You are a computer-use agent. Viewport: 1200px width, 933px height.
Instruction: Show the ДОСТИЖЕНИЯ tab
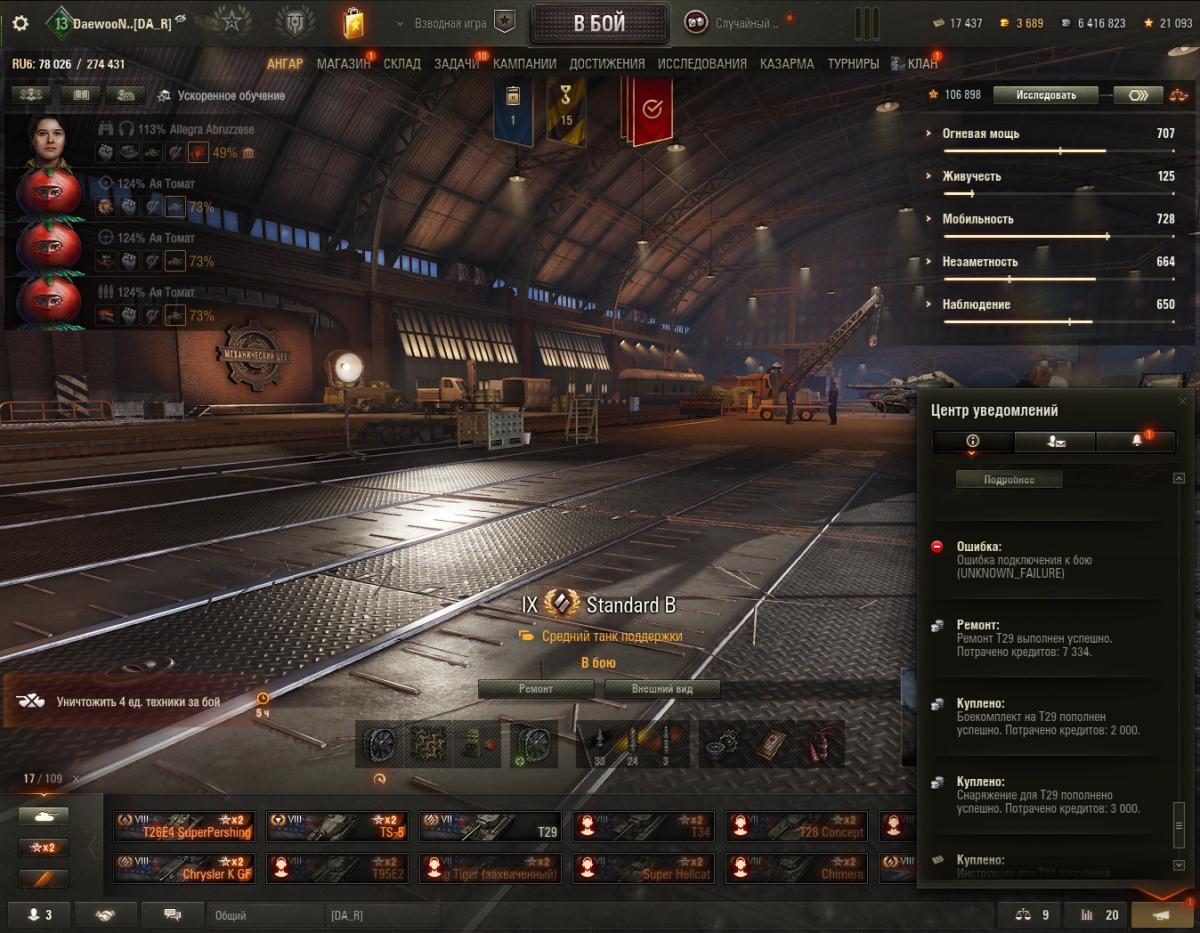point(607,63)
